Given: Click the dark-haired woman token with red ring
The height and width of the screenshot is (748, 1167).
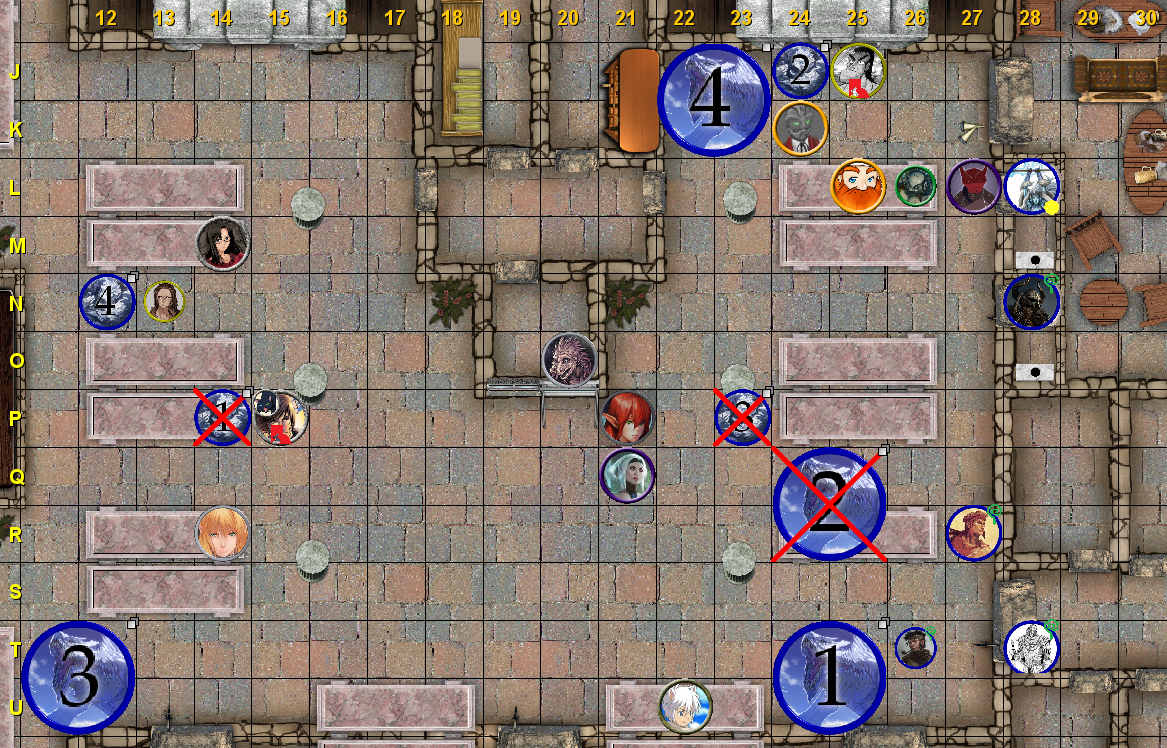Looking at the screenshot, I should click(222, 243).
